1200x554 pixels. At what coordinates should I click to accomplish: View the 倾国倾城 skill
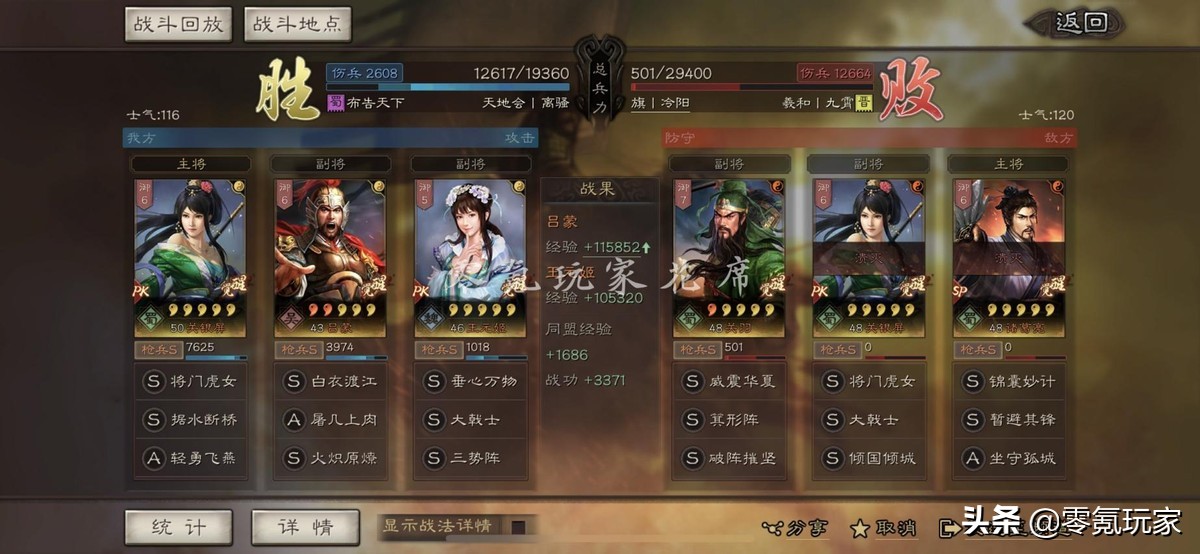(x=868, y=458)
